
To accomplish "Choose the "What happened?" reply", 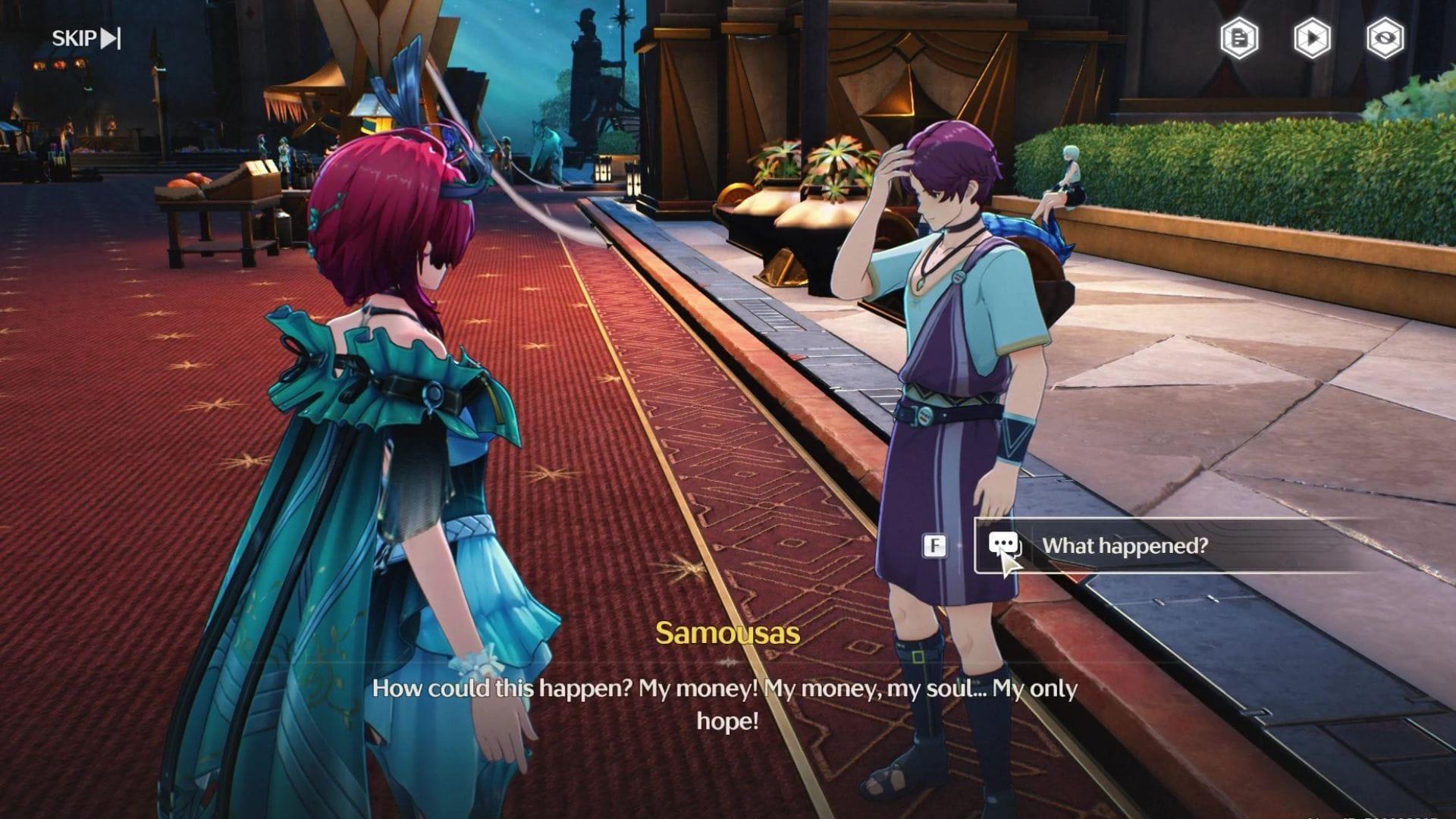I will (x=1124, y=545).
